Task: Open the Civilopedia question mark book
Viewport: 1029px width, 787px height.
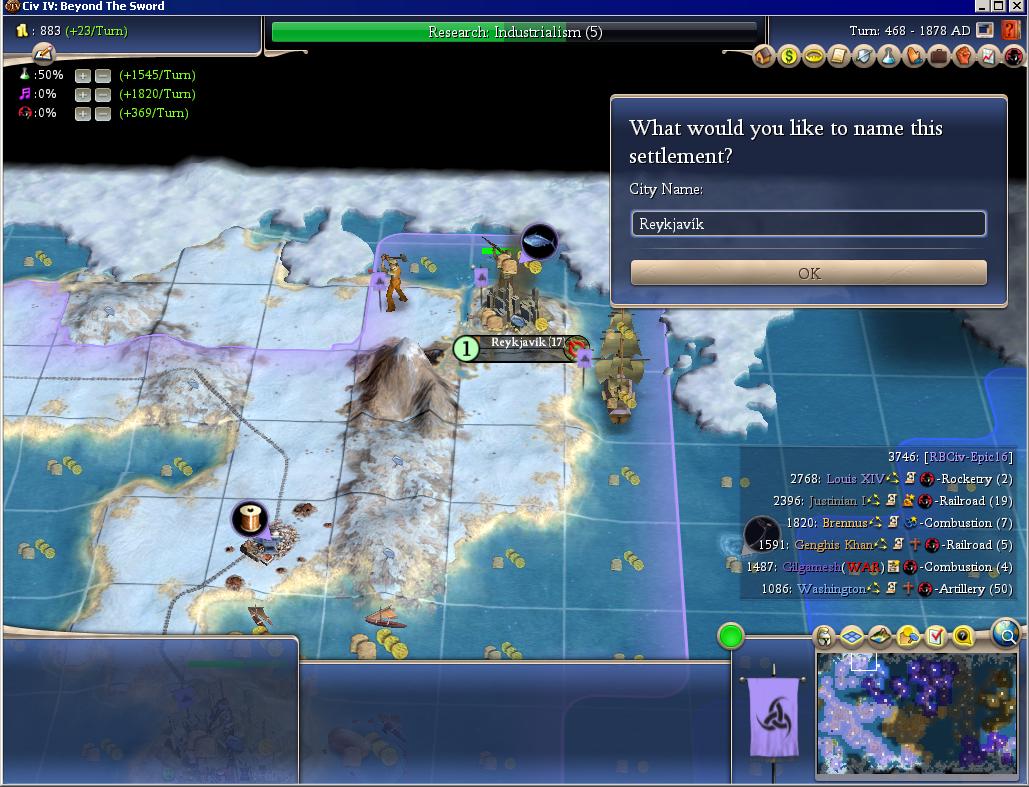Action: point(1011,30)
